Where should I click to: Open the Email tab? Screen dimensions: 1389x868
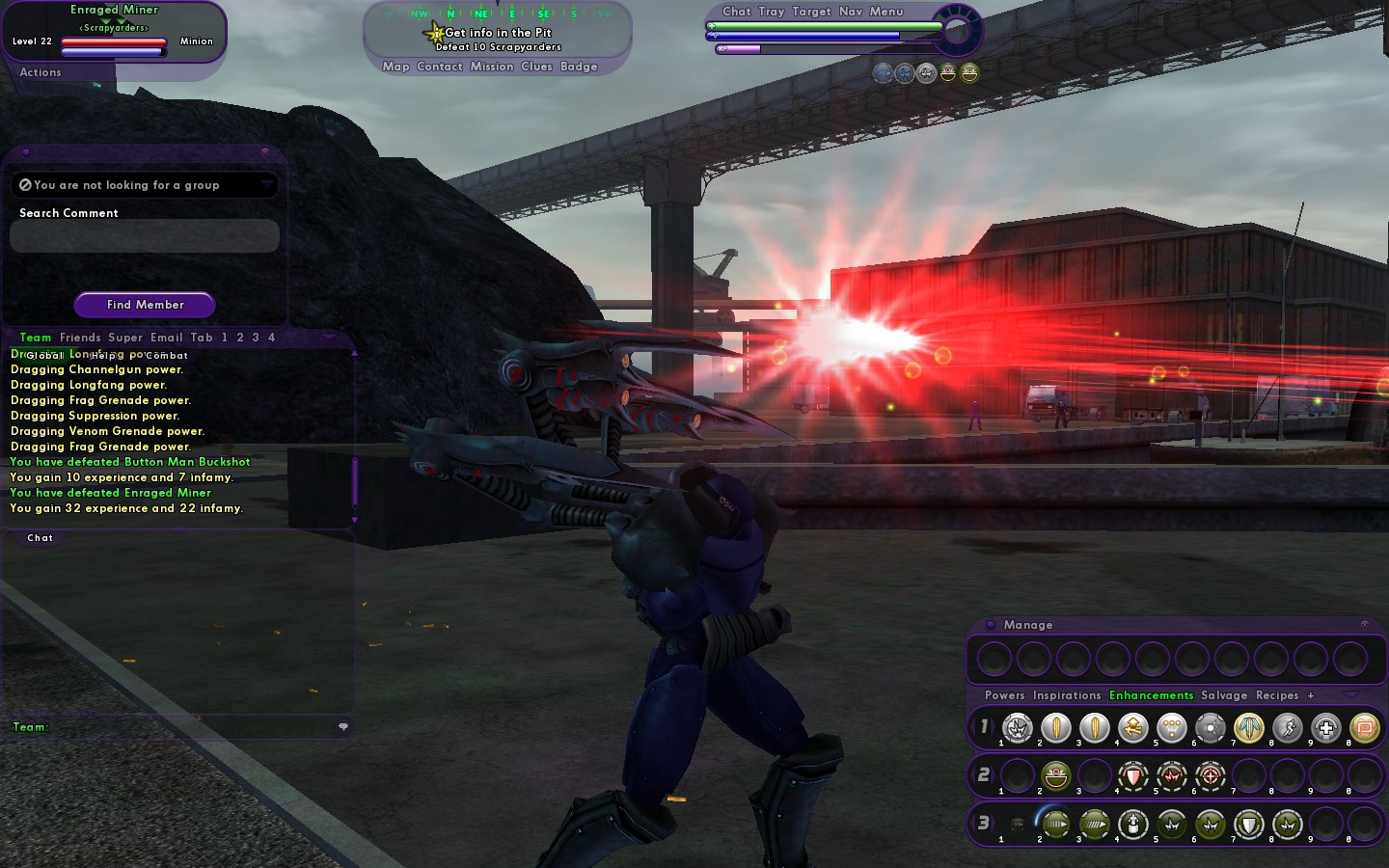point(166,338)
